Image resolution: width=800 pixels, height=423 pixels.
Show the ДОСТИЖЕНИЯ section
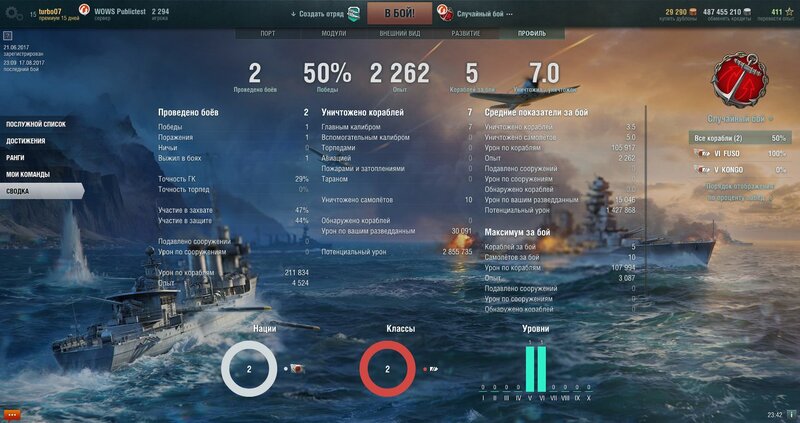point(26,141)
